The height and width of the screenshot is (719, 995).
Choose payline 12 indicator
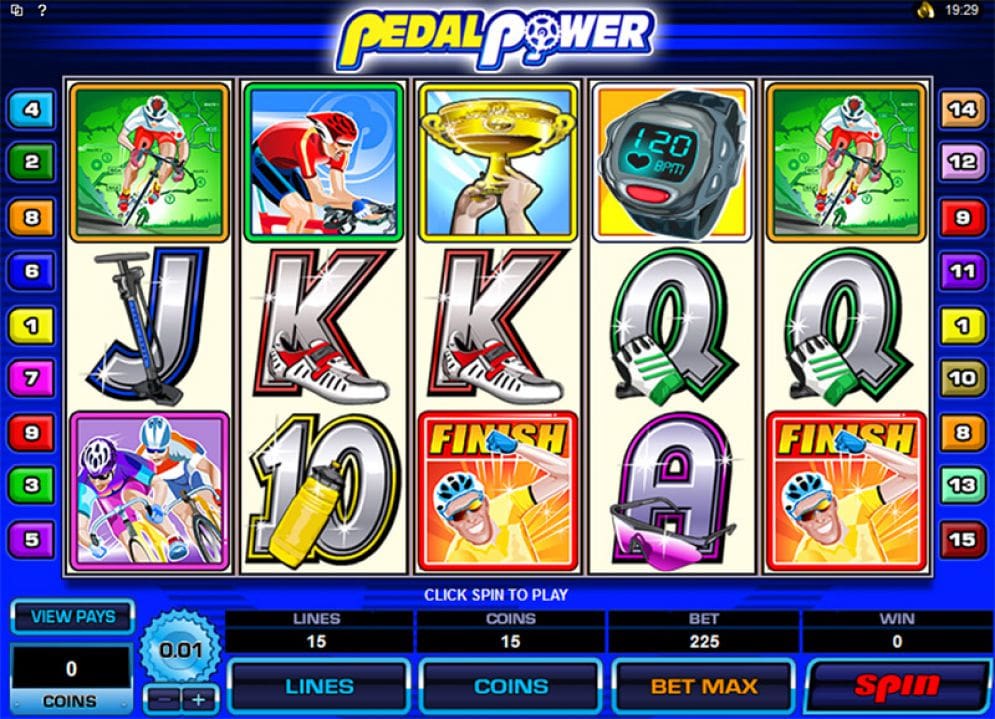[x=962, y=162]
